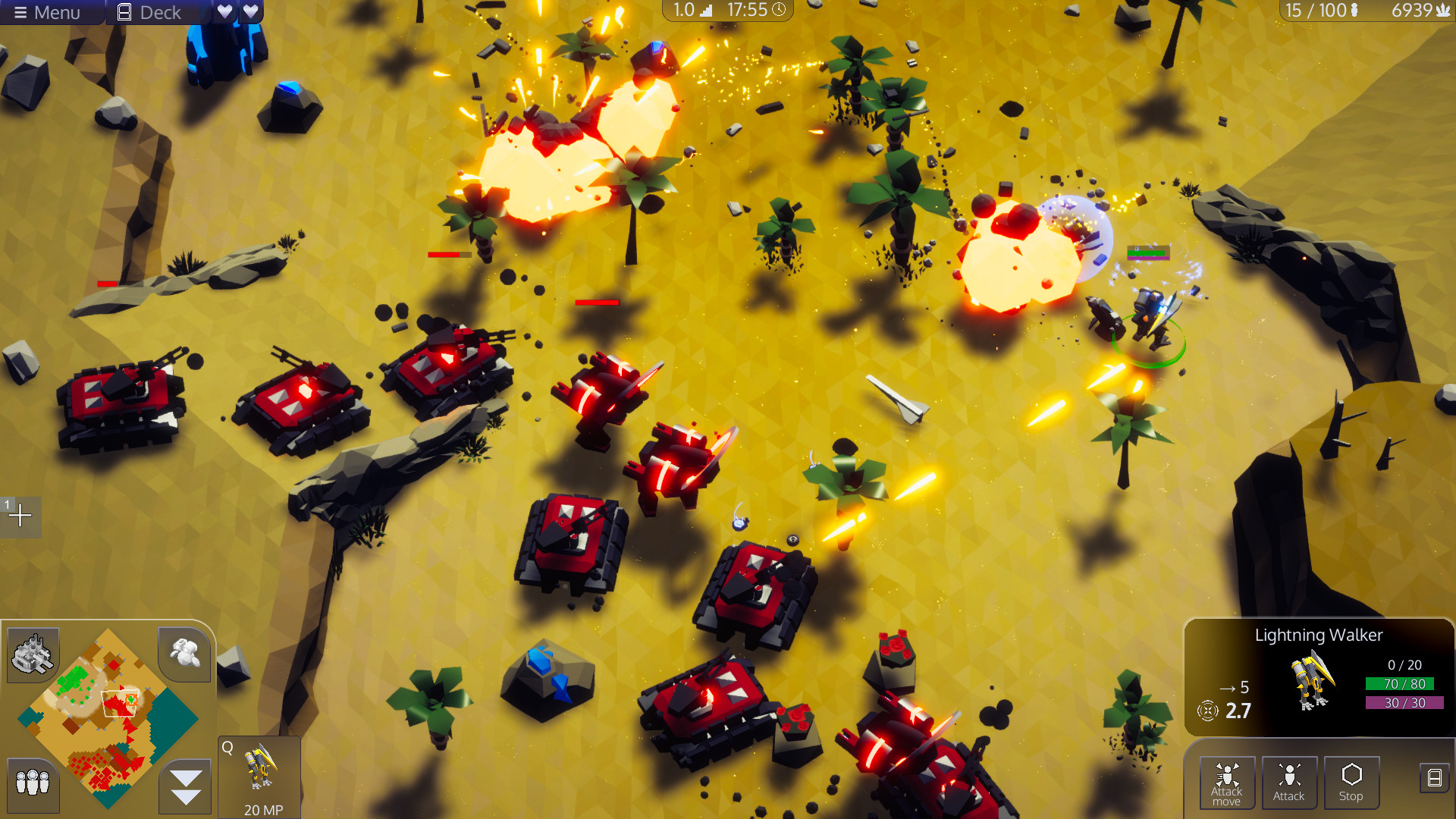This screenshot has height=819, width=1456.
Task: Switch to the Deck panel
Action: tap(149, 11)
